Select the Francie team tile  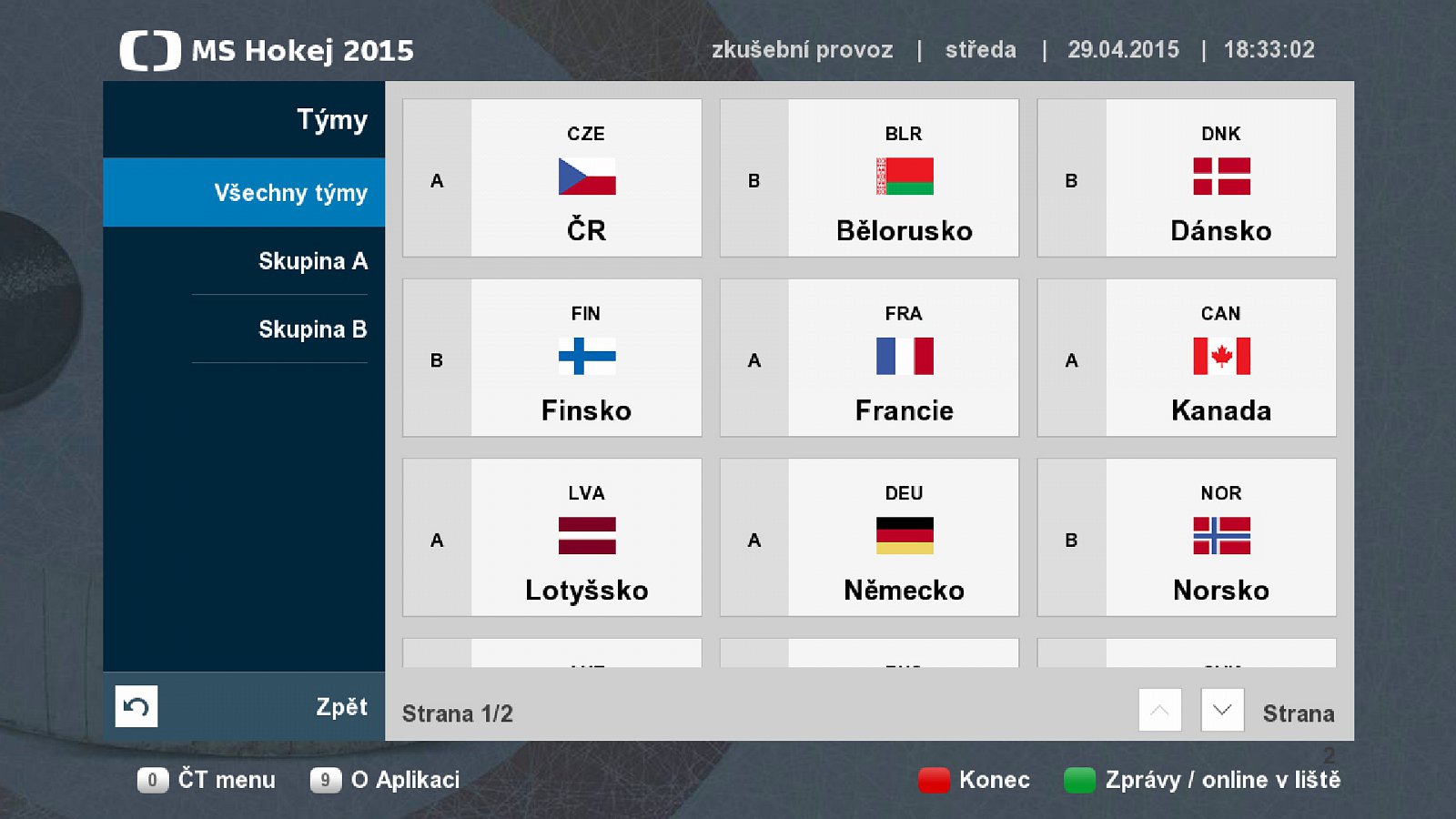[x=869, y=358]
